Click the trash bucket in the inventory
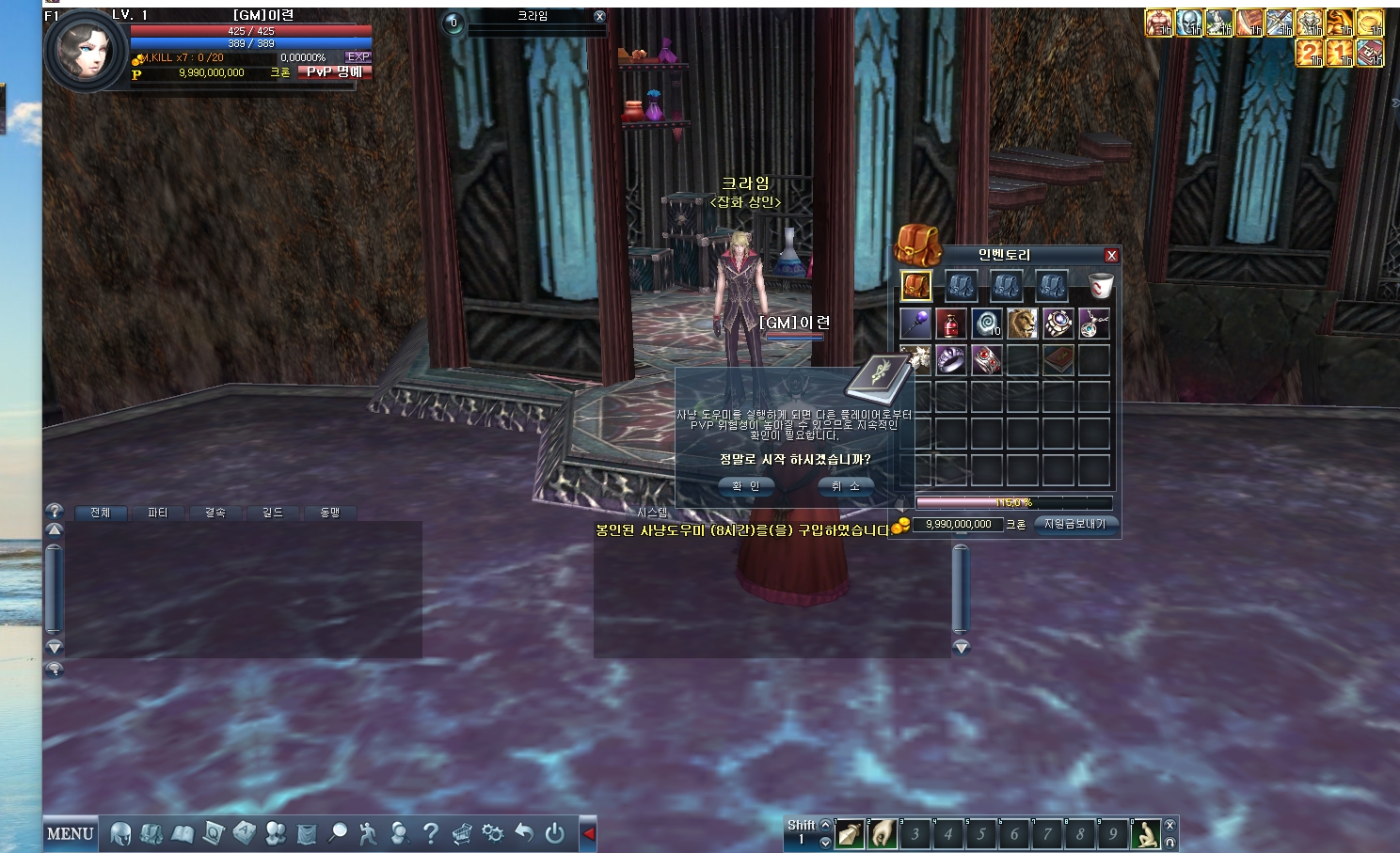Screen dimensions: 1400x853 click(1101, 286)
